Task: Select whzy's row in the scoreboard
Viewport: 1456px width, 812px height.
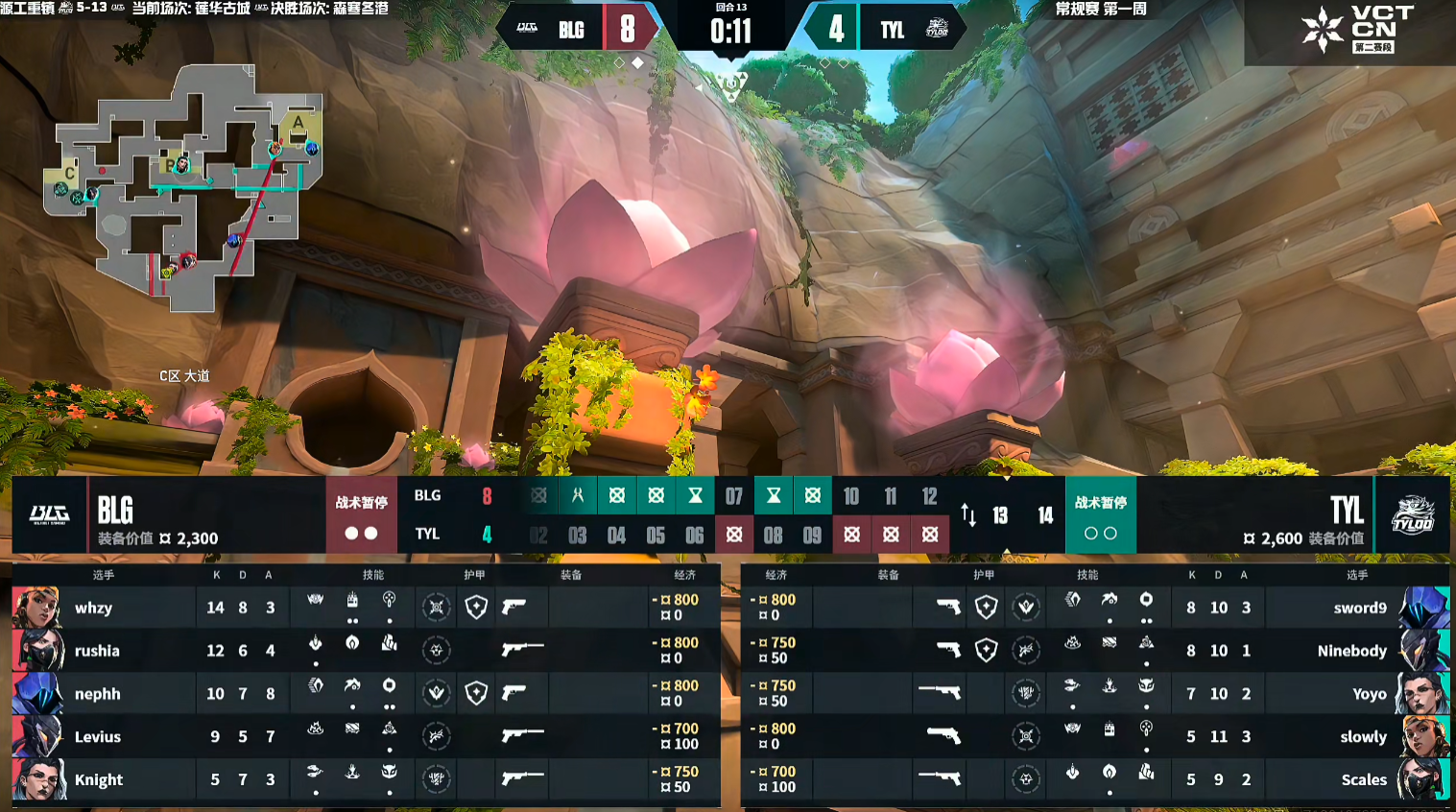Action: pos(365,608)
